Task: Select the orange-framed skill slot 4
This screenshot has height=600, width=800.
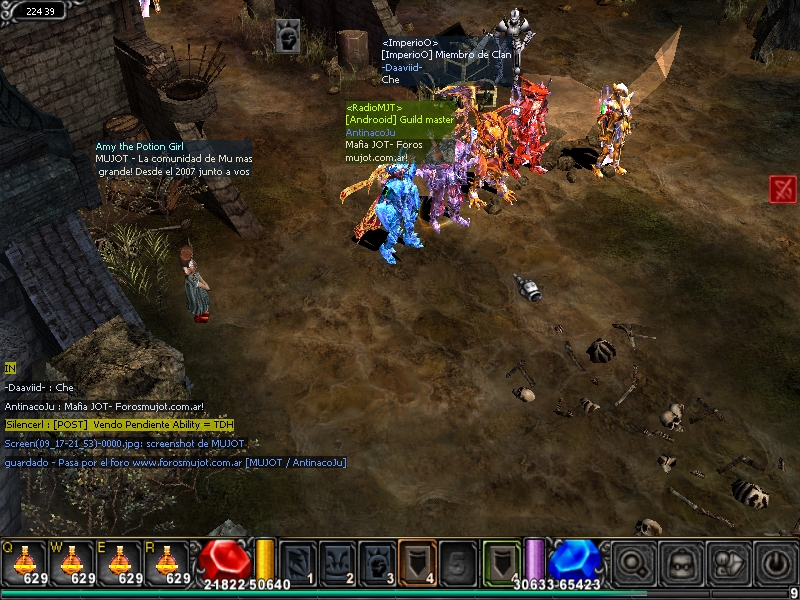Action: click(x=417, y=562)
